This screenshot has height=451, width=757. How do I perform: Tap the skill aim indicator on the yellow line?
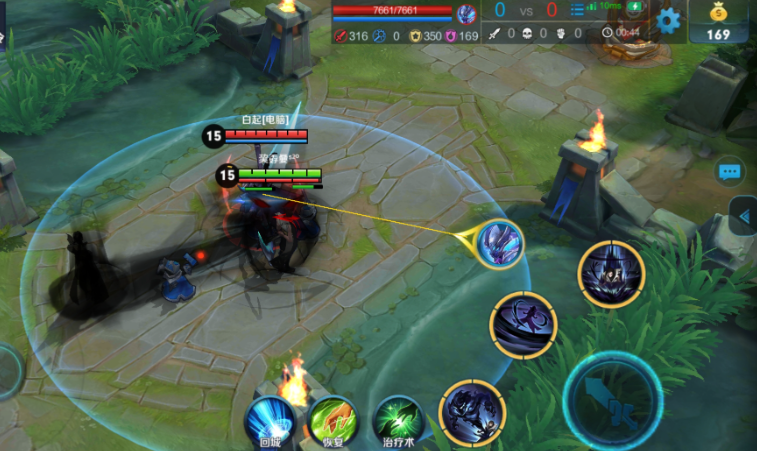[499, 244]
